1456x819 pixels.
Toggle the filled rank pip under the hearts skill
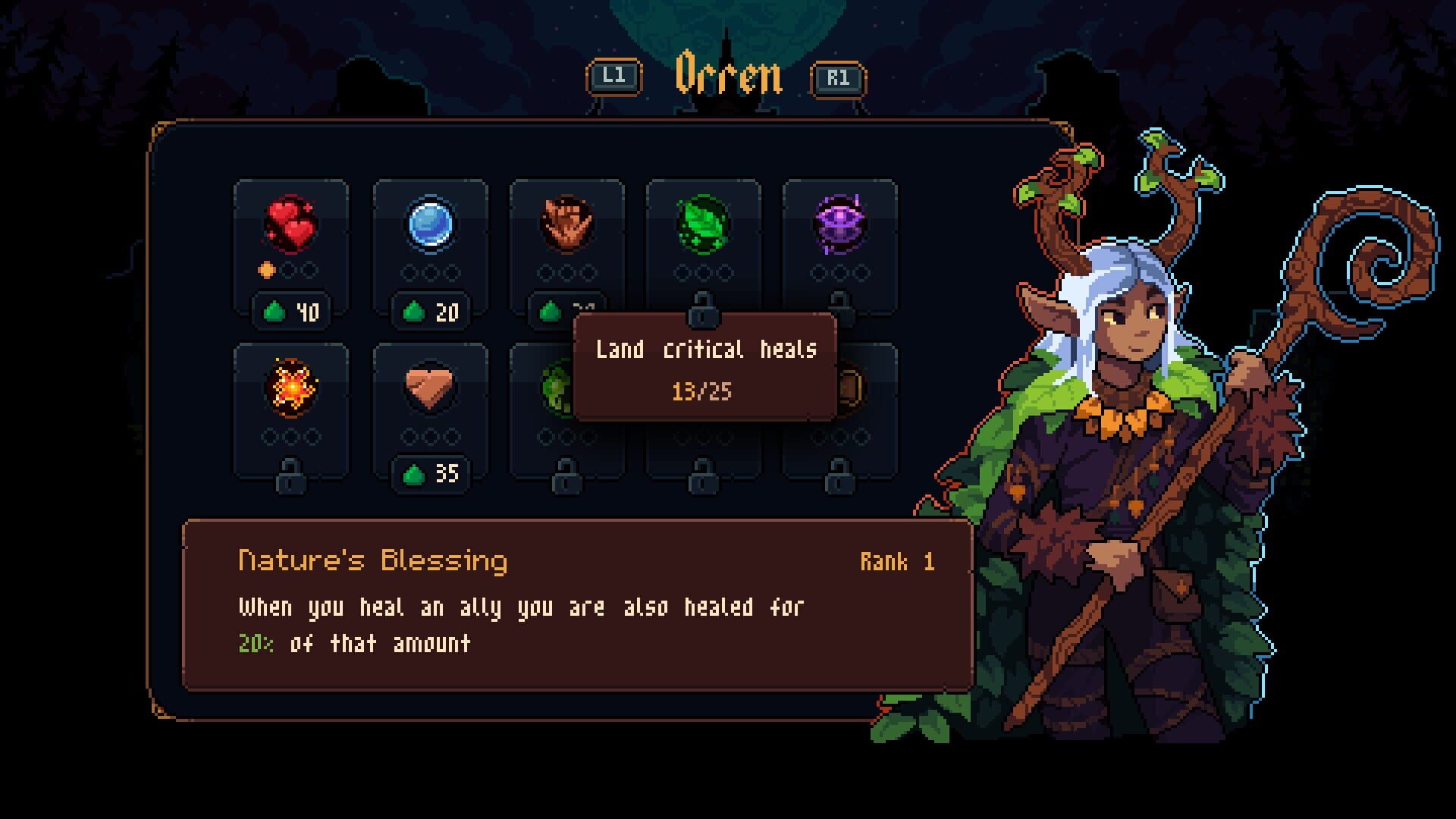pyautogui.click(x=267, y=270)
